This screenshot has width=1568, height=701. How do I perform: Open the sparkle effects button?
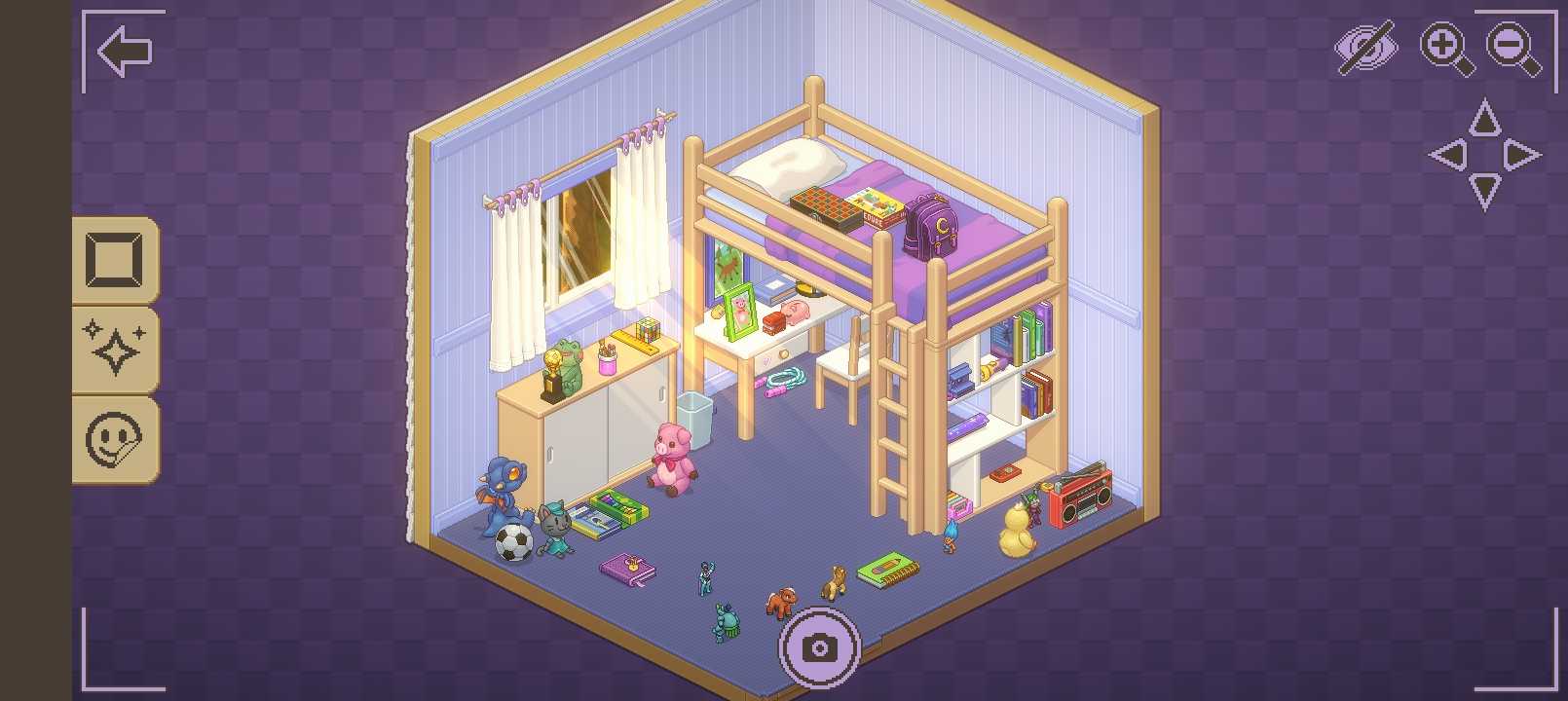click(x=115, y=350)
